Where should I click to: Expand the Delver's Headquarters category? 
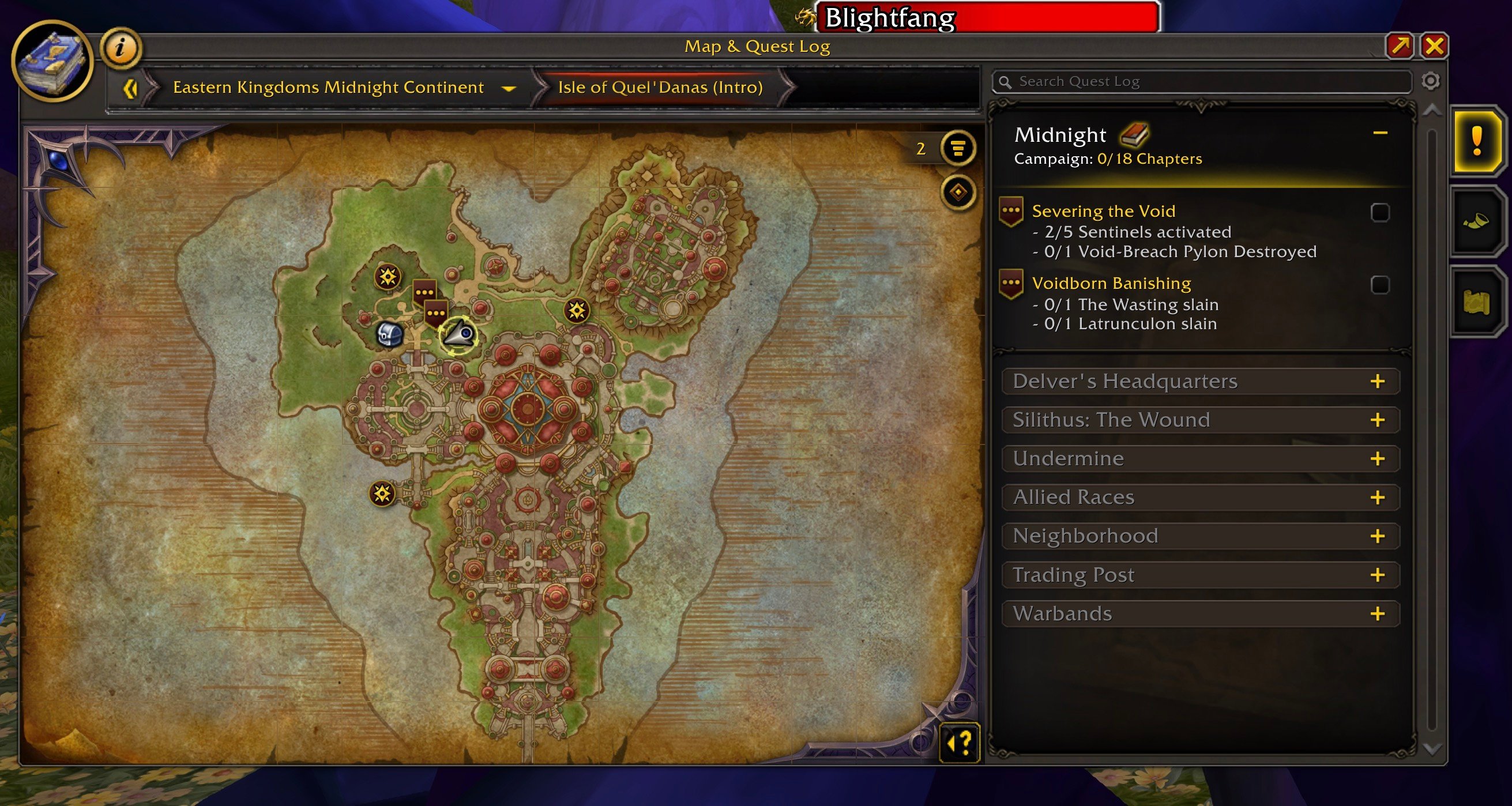(x=1377, y=382)
